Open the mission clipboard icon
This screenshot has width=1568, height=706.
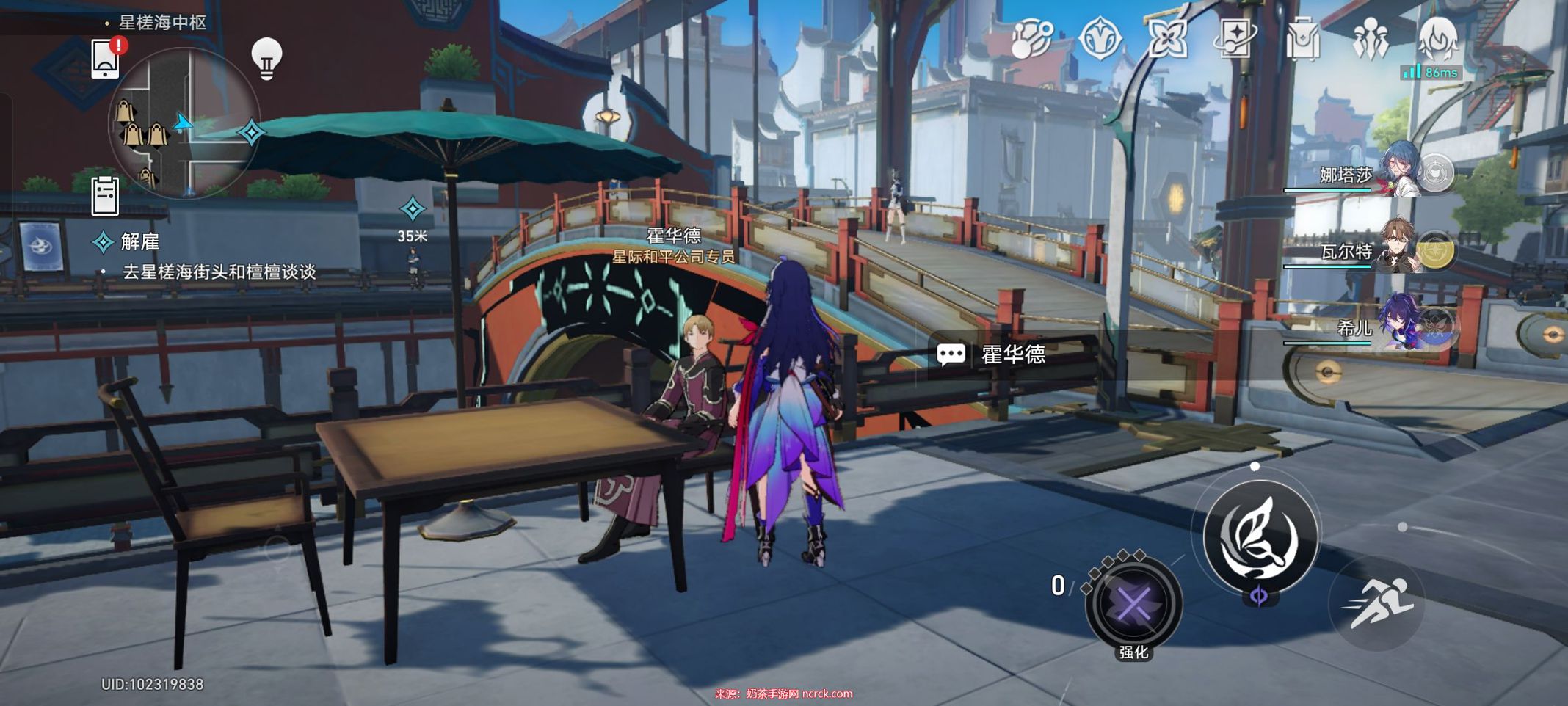click(x=105, y=195)
